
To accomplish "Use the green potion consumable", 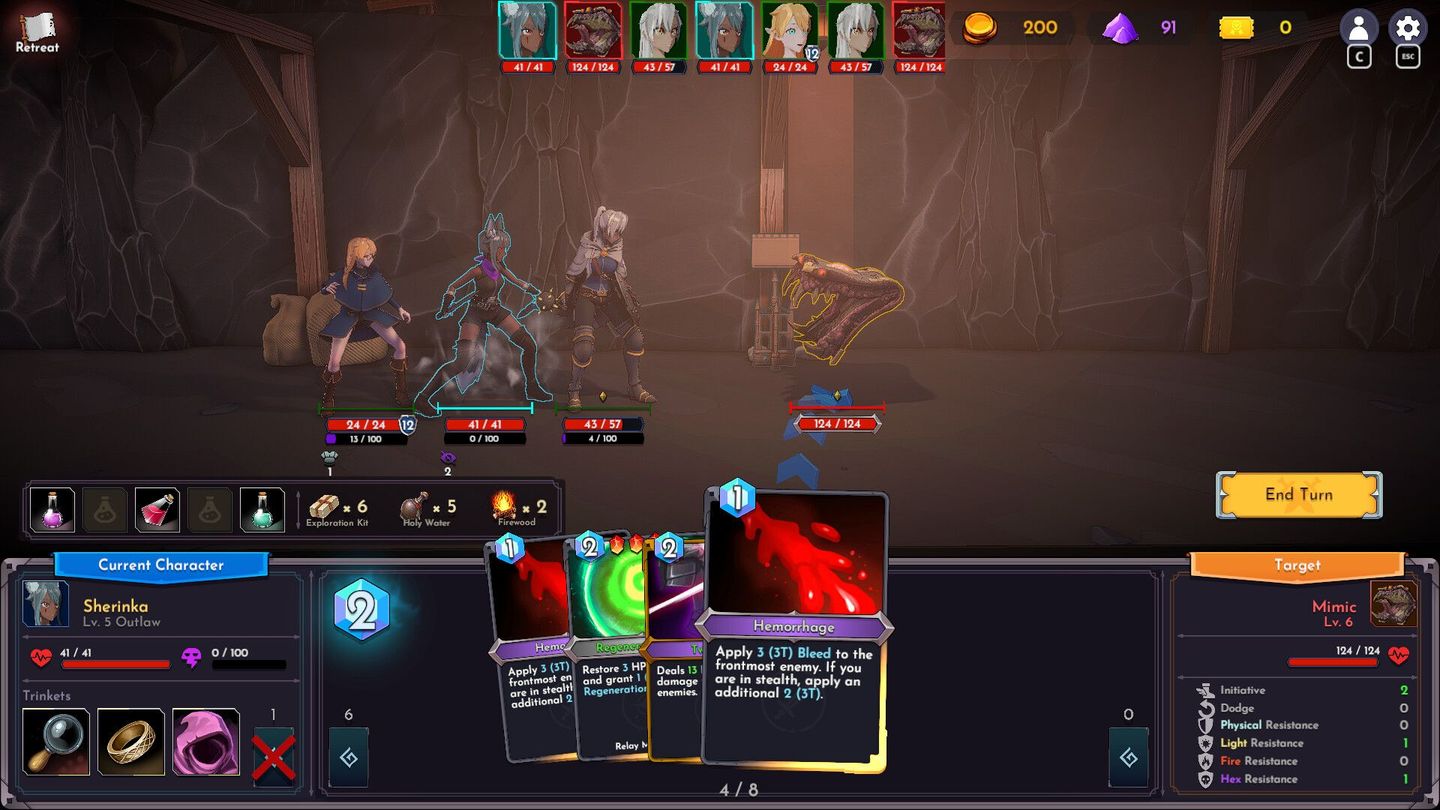I will pyautogui.click(x=260, y=509).
